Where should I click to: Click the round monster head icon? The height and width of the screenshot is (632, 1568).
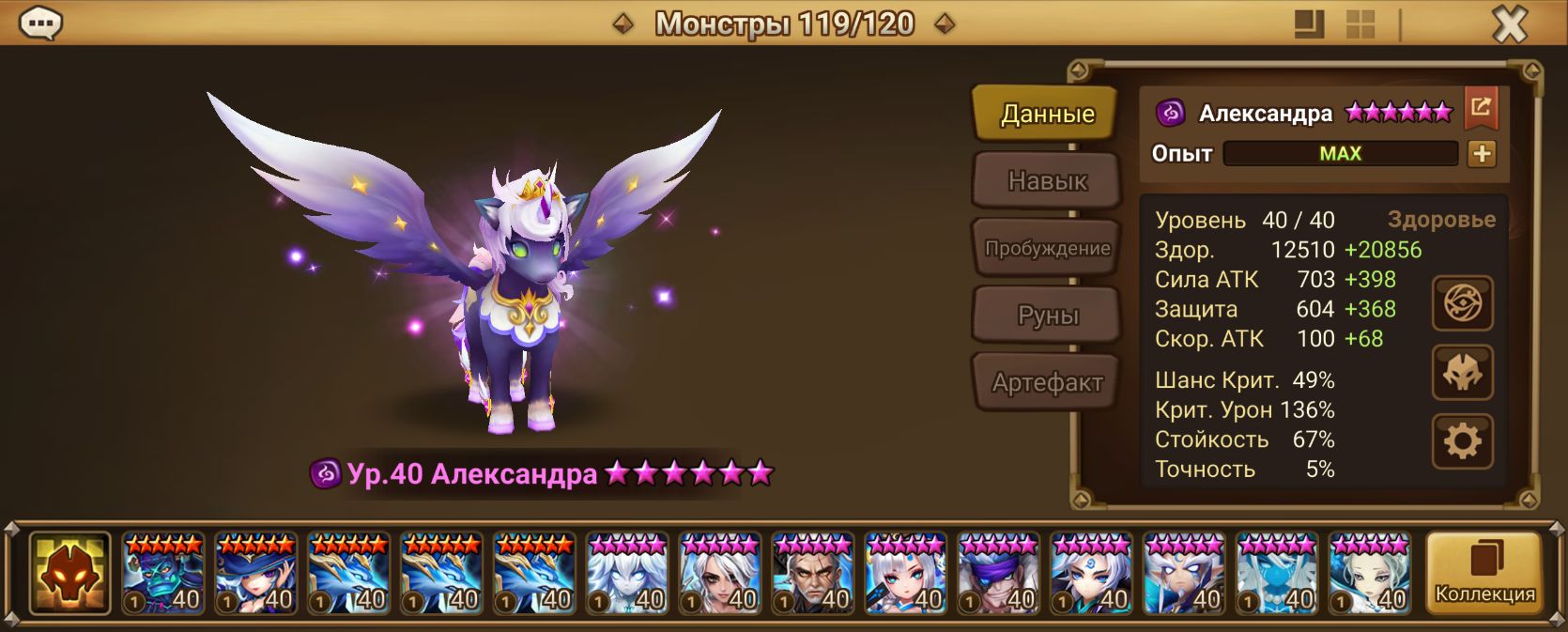tap(1462, 373)
